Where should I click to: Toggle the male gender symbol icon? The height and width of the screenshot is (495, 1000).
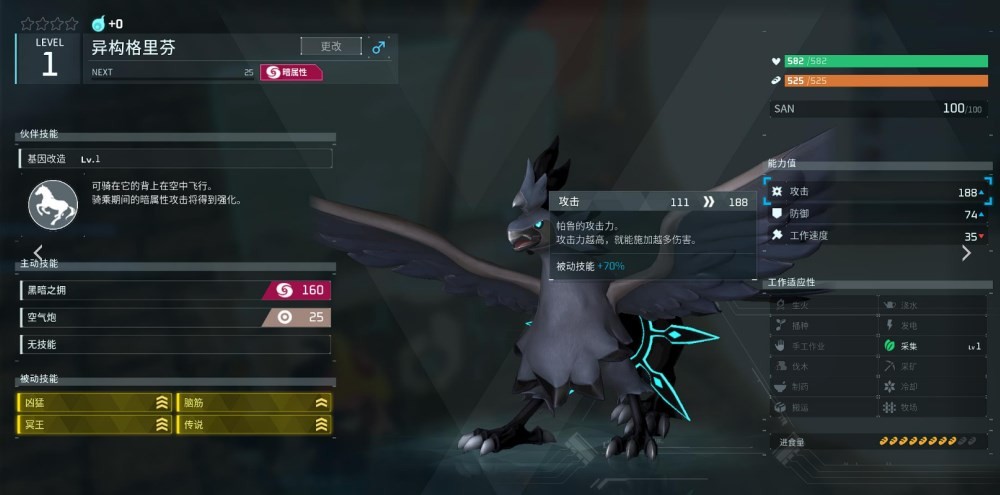(x=378, y=46)
